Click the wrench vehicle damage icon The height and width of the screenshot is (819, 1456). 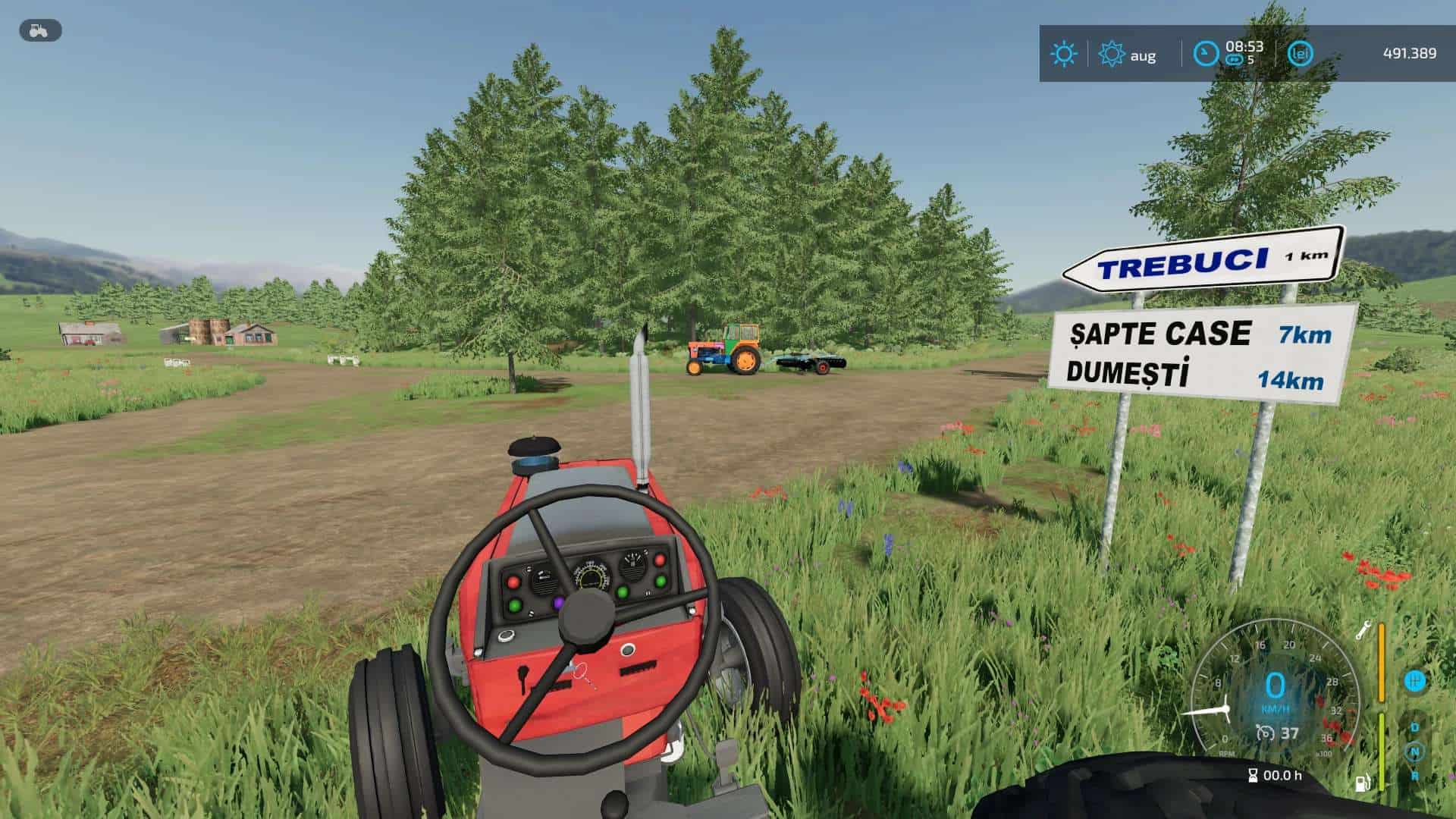point(1363,629)
